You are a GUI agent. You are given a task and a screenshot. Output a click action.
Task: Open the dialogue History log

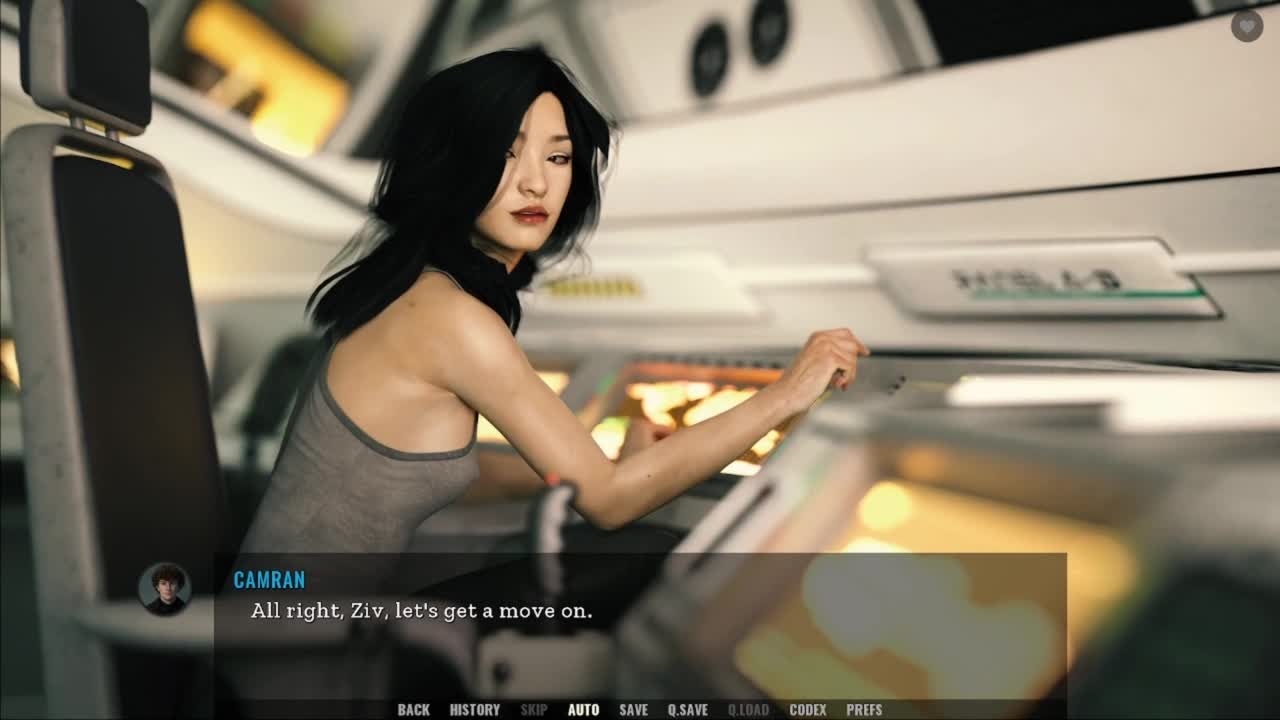[x=474, y=710]
